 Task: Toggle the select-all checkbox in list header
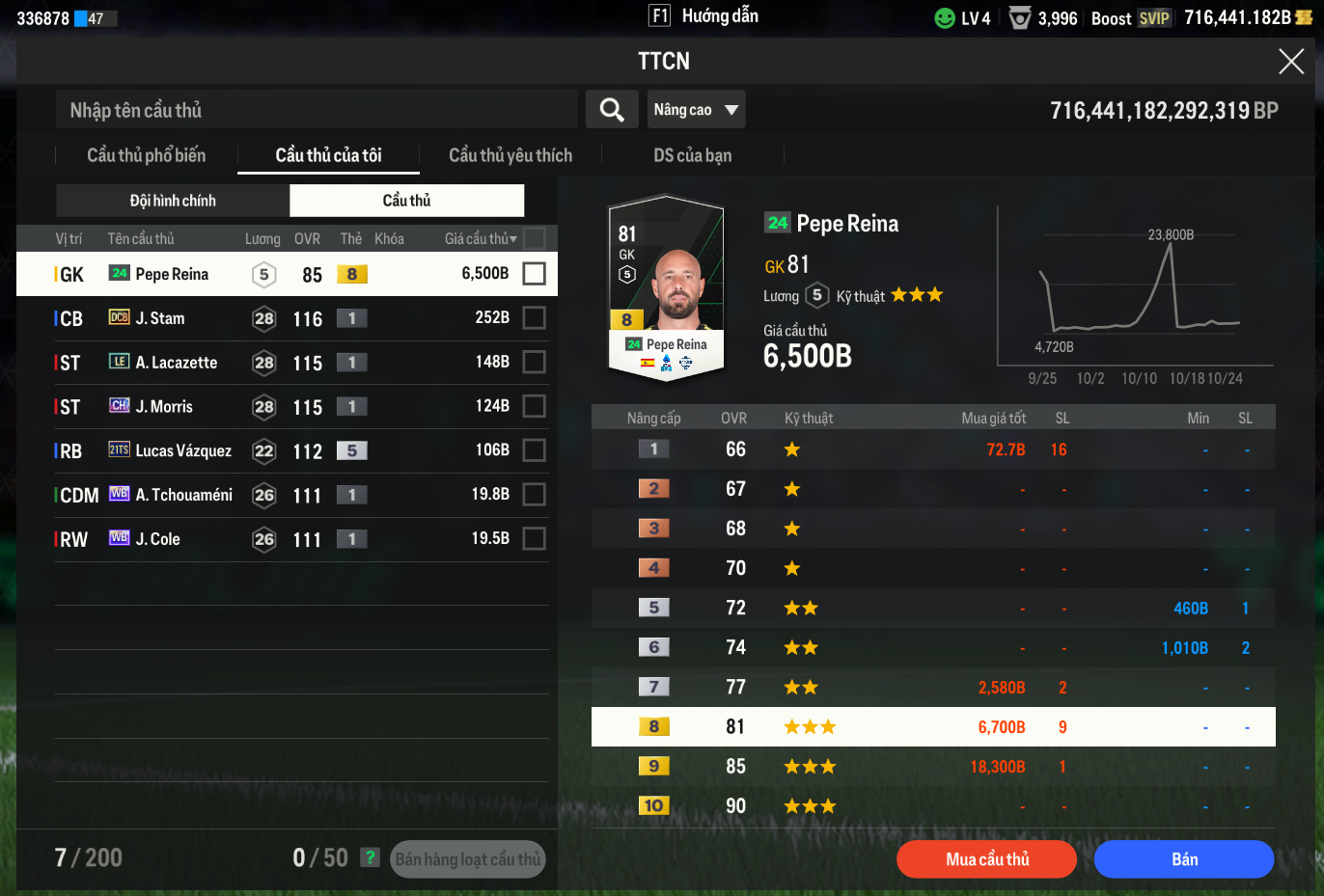coord(534,238)
